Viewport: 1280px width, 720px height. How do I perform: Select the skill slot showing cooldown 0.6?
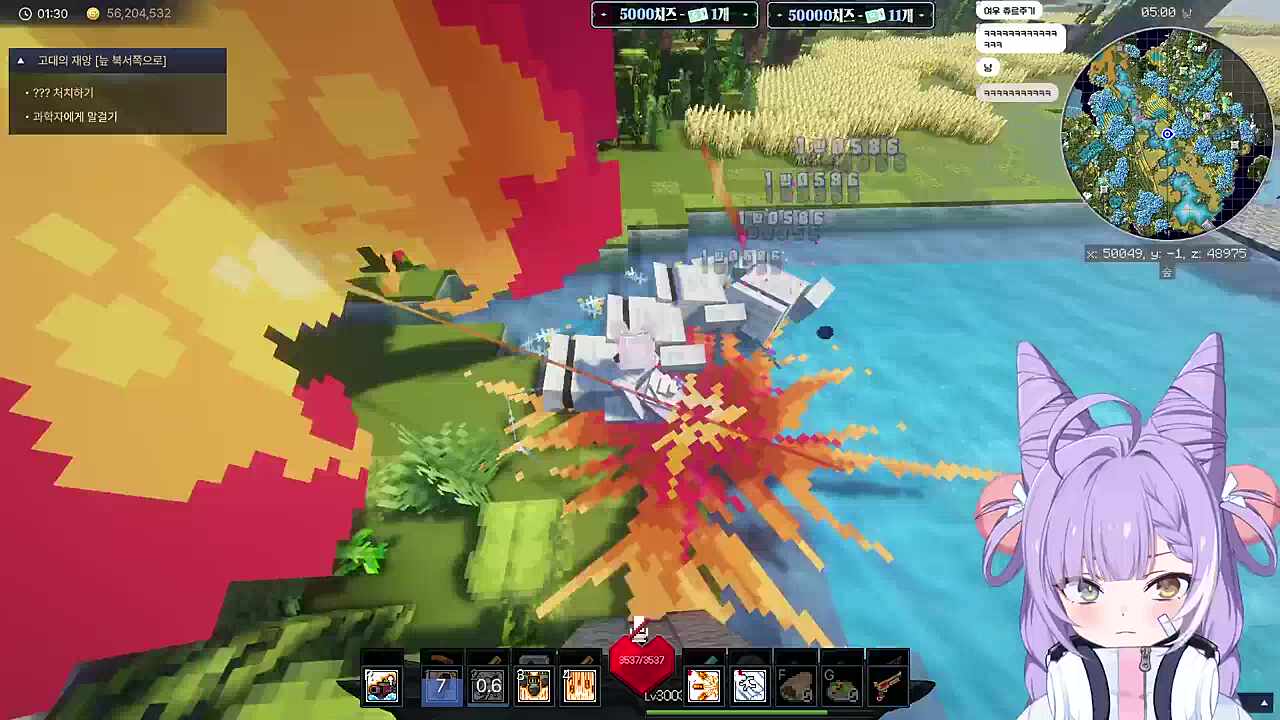pyautogui.click(x=488, y=685)
